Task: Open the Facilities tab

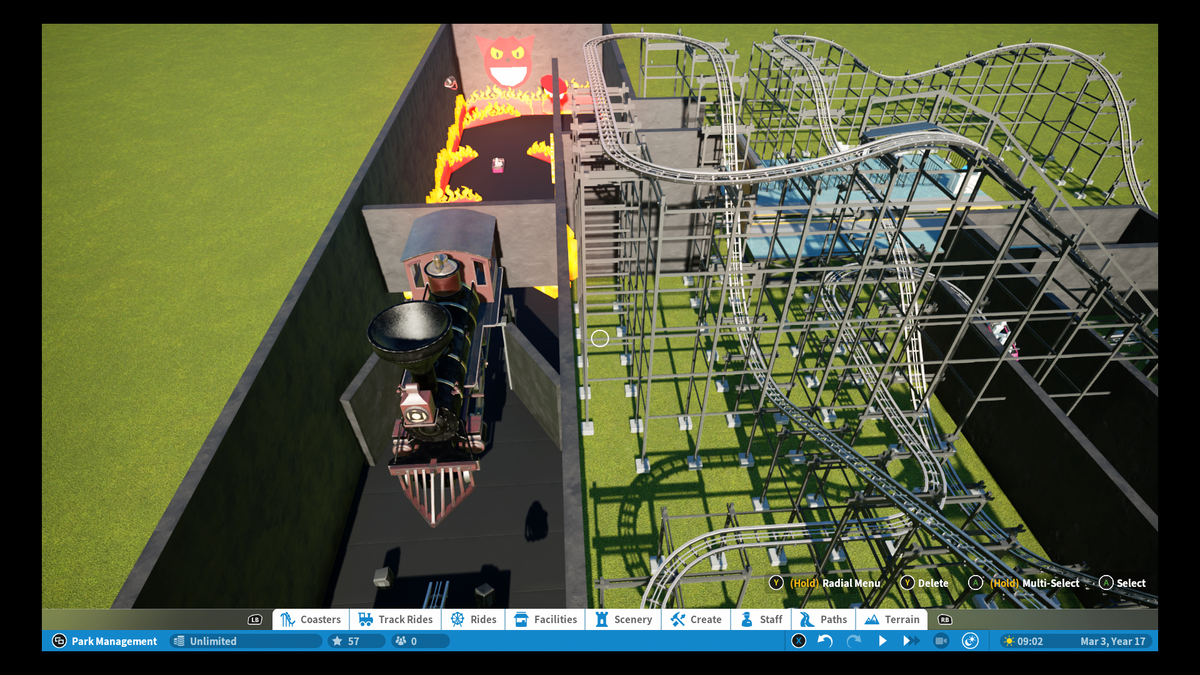Action: (546, 620)
